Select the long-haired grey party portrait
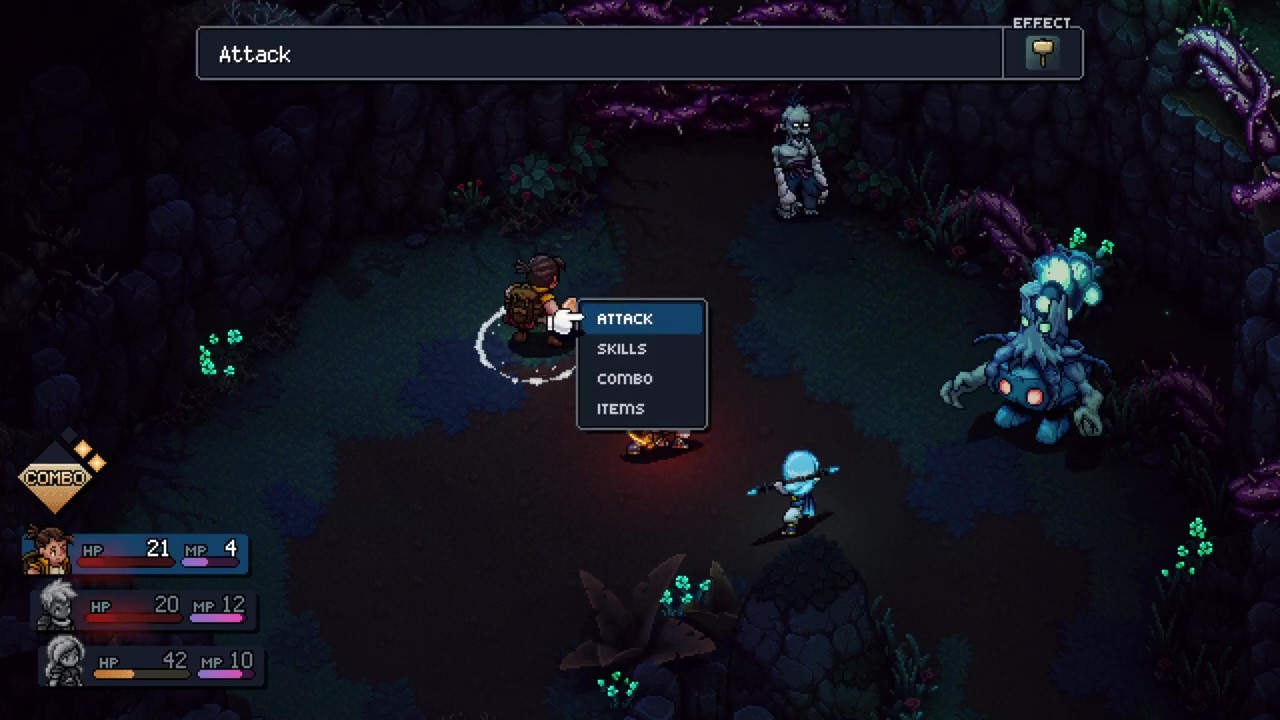Image resolution: width=1280 pixels, height=720 pixels. click(64, 661)
